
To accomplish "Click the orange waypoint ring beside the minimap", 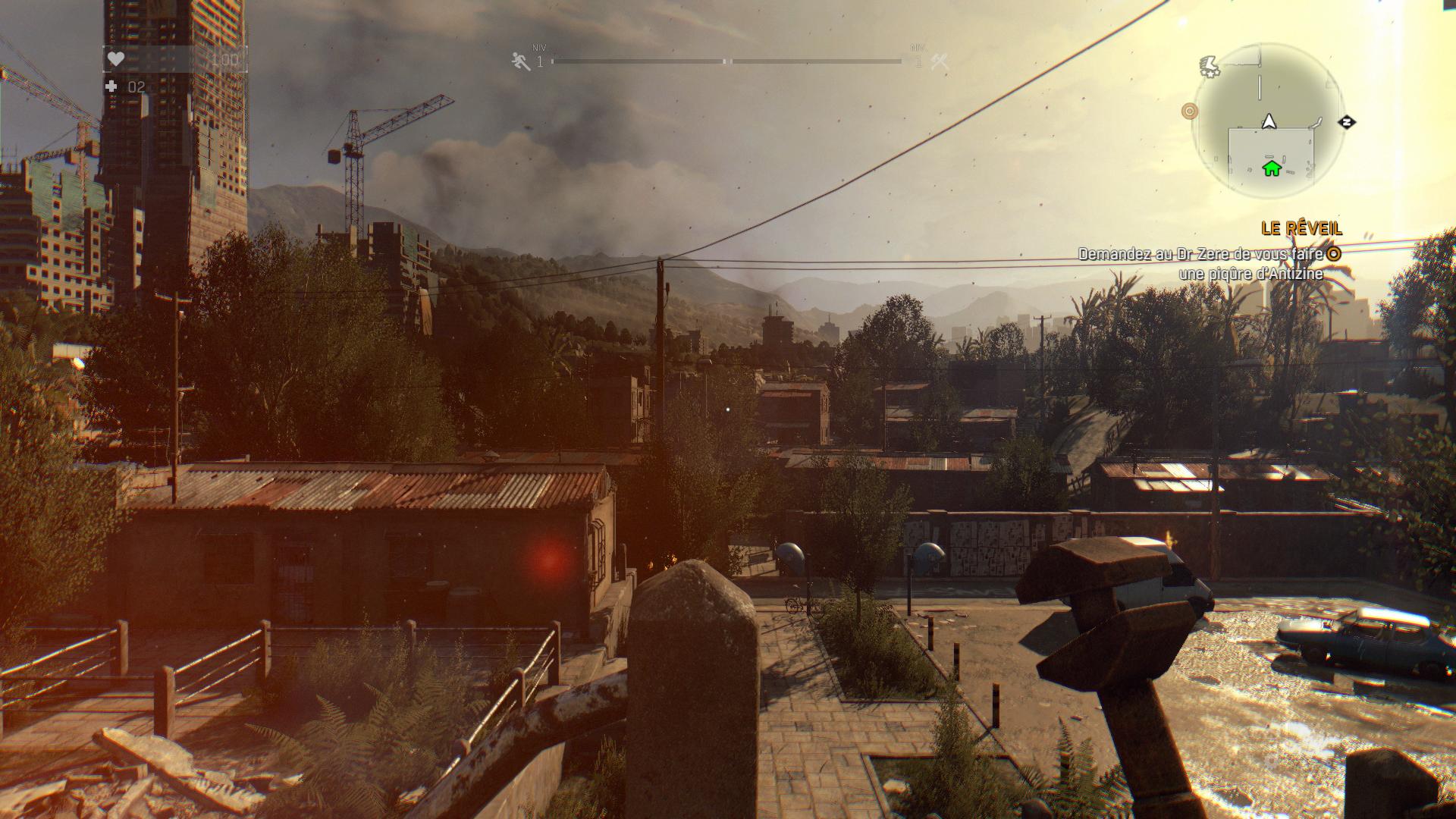I will (1188, 111).
